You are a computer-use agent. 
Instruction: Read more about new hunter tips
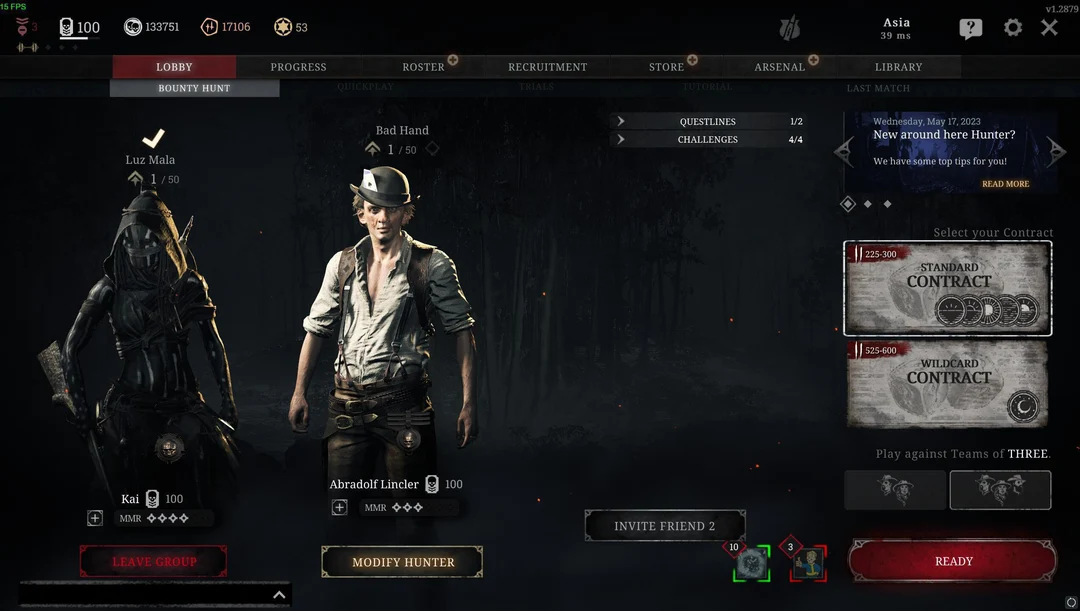tap(1005, 184)
